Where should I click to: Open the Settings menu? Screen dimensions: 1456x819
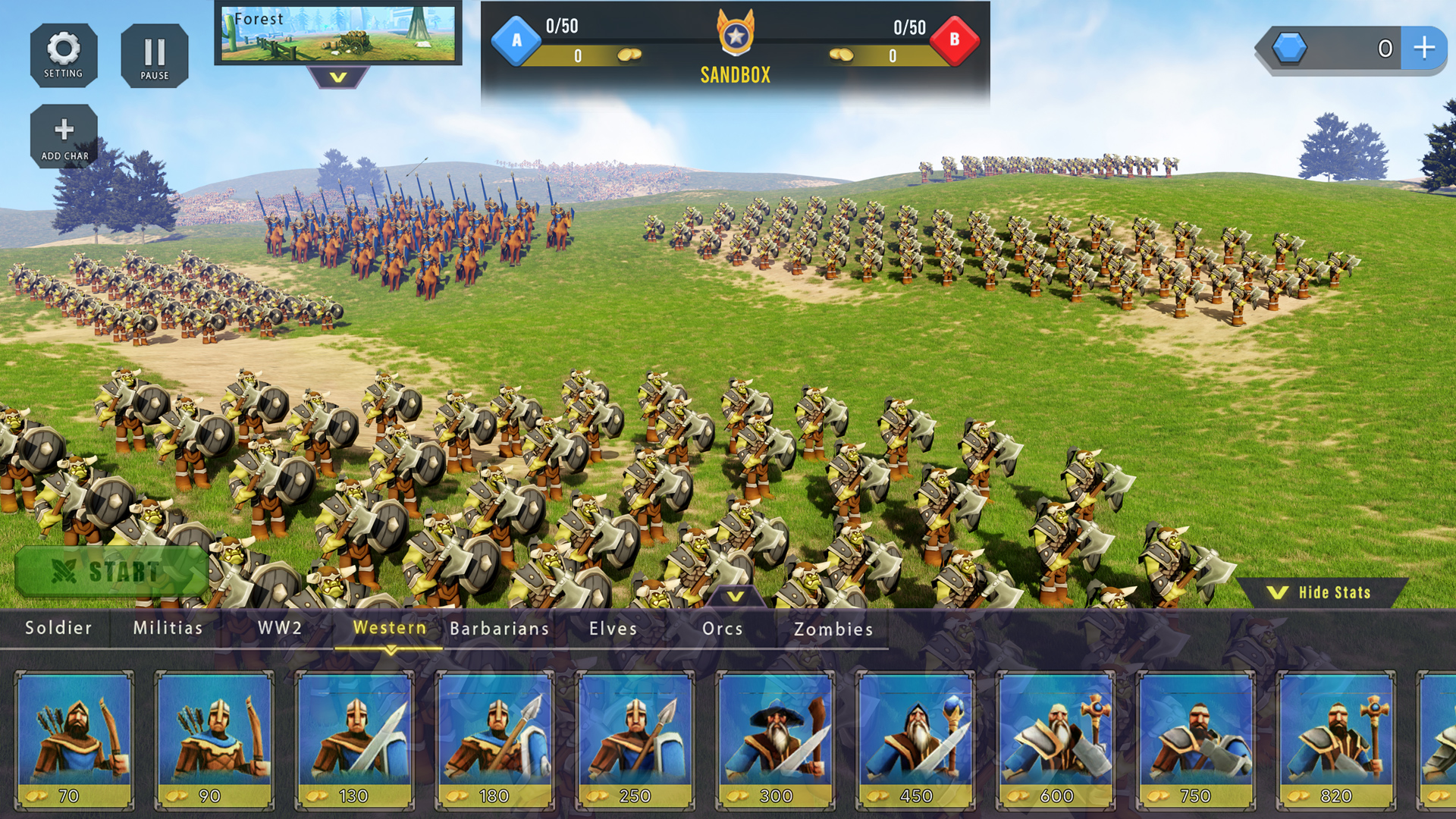(64, 55)
